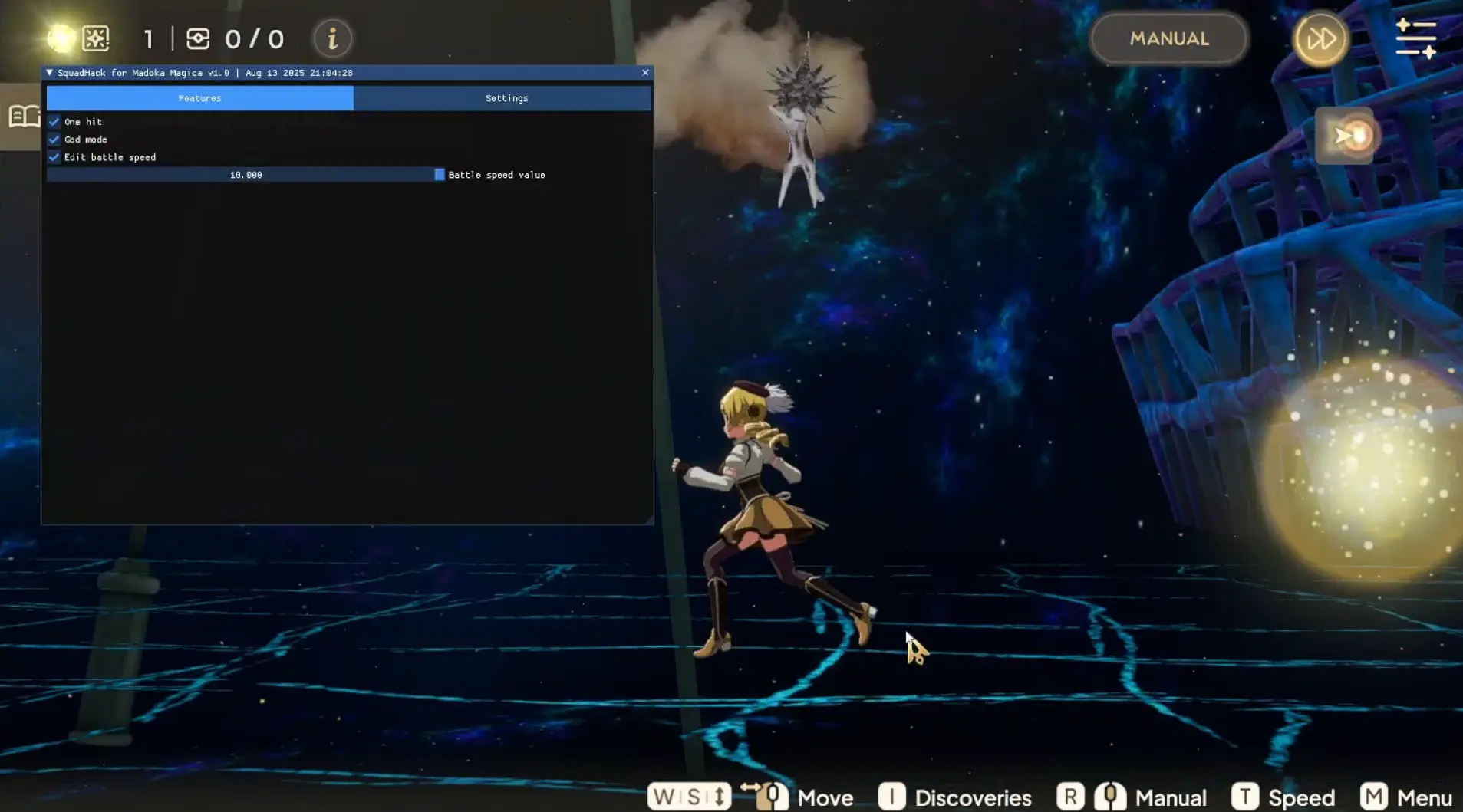This screenshot has width=1463, height=812.
Task: Open the sliders options menu icon
Action: 1415,38
